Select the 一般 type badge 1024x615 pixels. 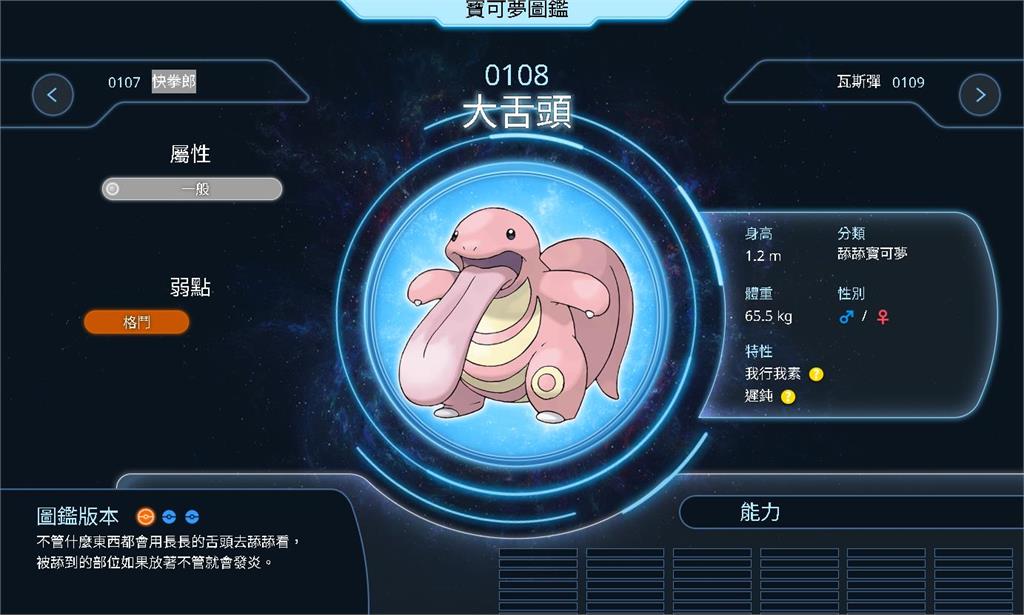[x=192, y=189]
